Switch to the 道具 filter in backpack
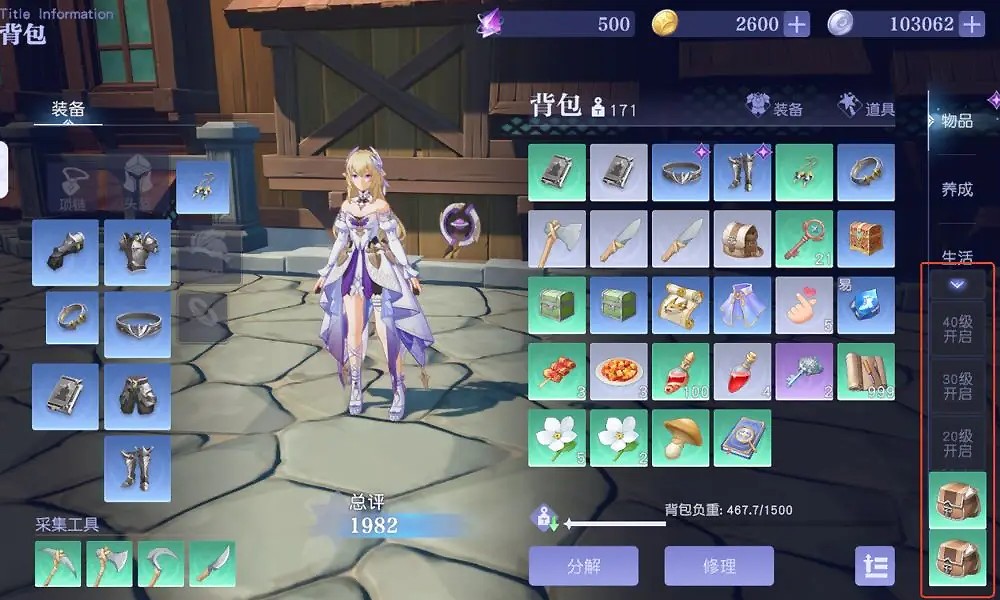Image resolution: width=1000 pixels, height=600 pixels. (x=867, y=107)
